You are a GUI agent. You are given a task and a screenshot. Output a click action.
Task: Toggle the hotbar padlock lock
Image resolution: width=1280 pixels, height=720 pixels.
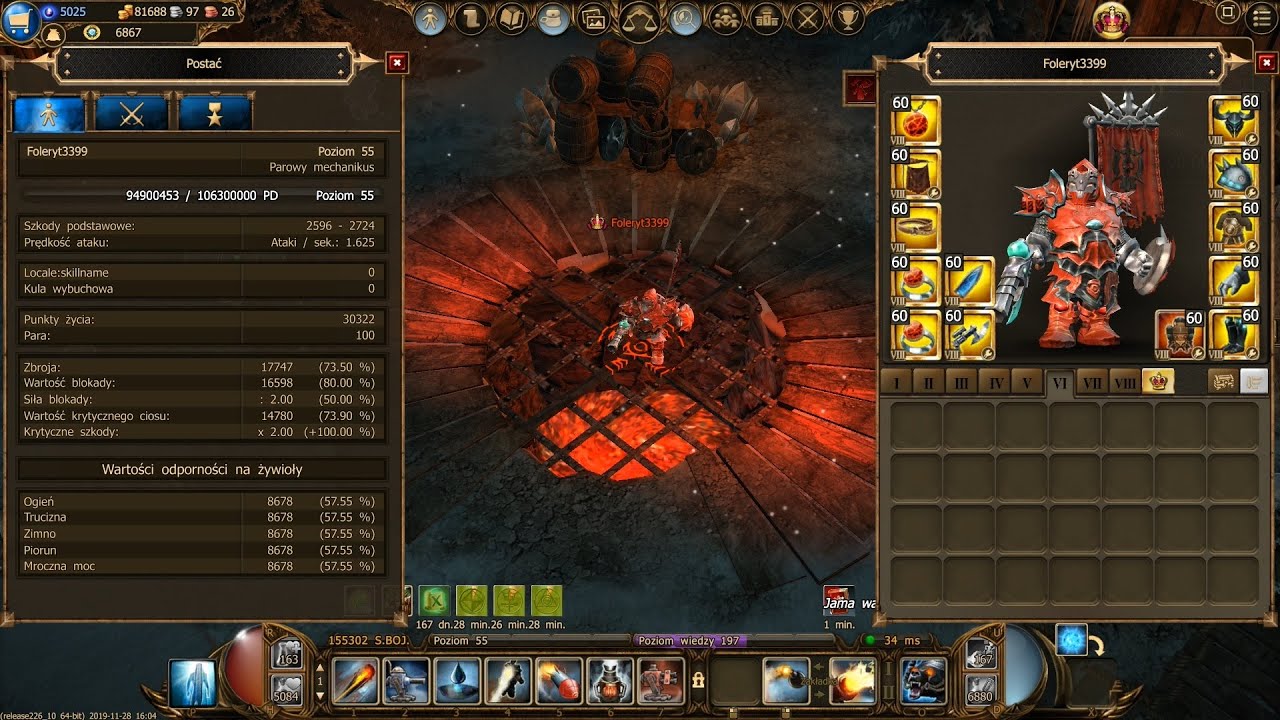coord(698,681)
